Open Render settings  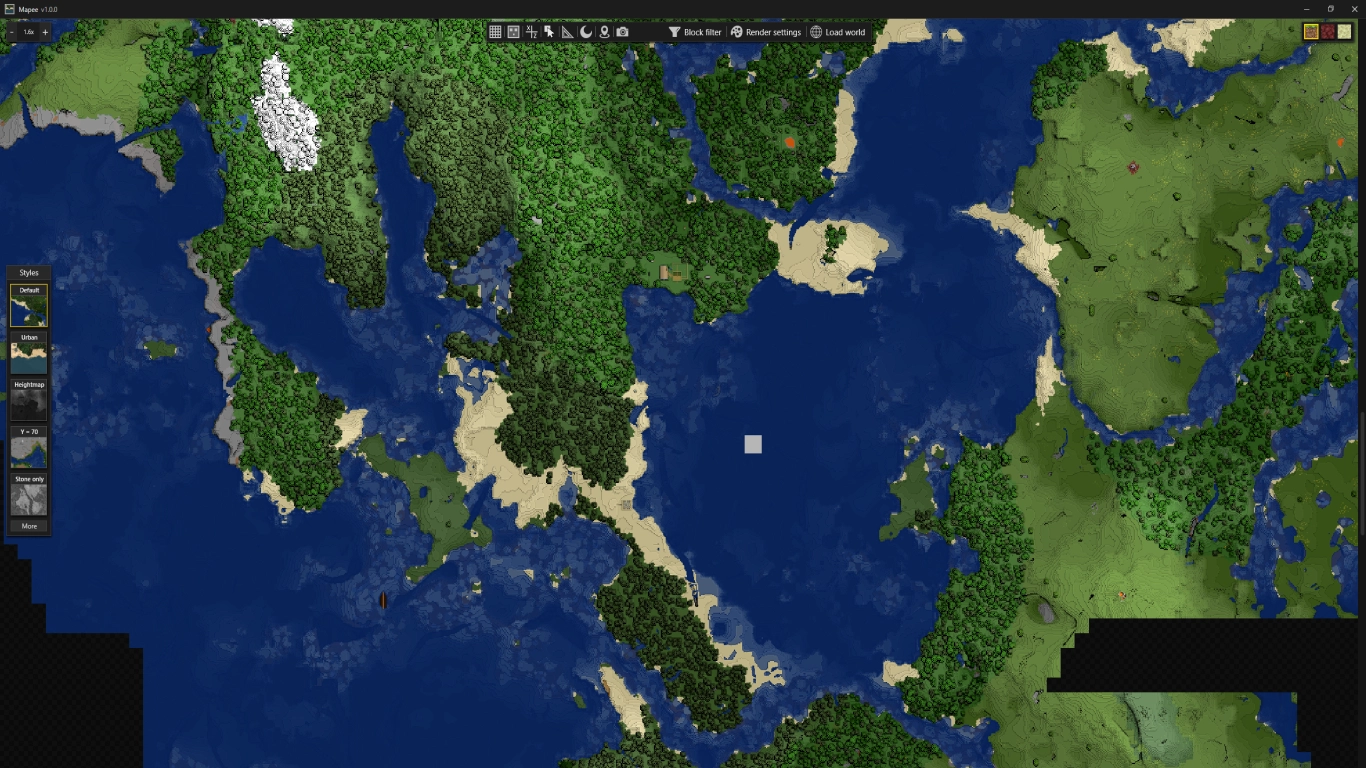pyautogui.click(x=764, y=31)
